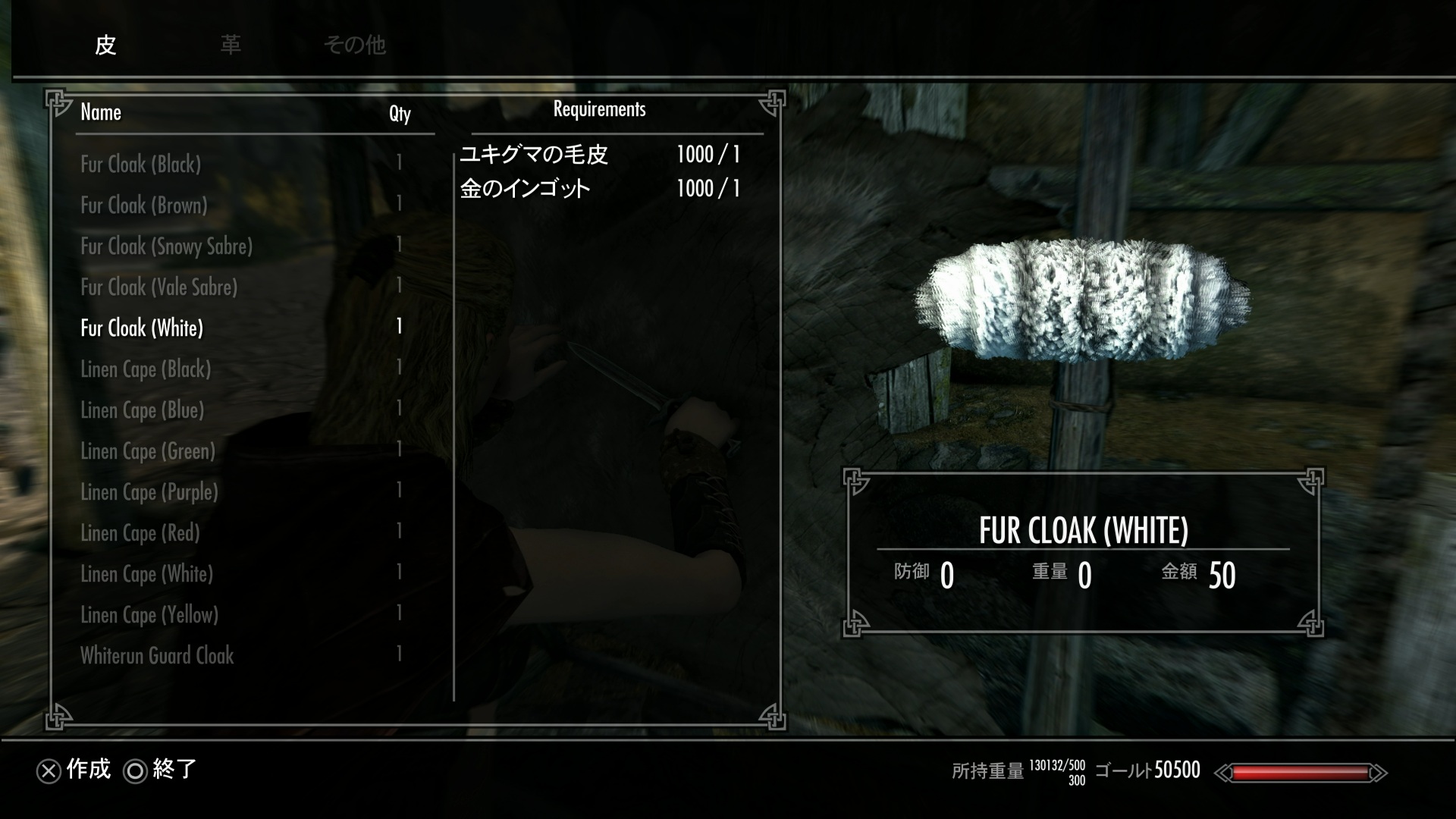Switch to the 皮 category tab
1456x819 pixels.
[x=105, y=45]
